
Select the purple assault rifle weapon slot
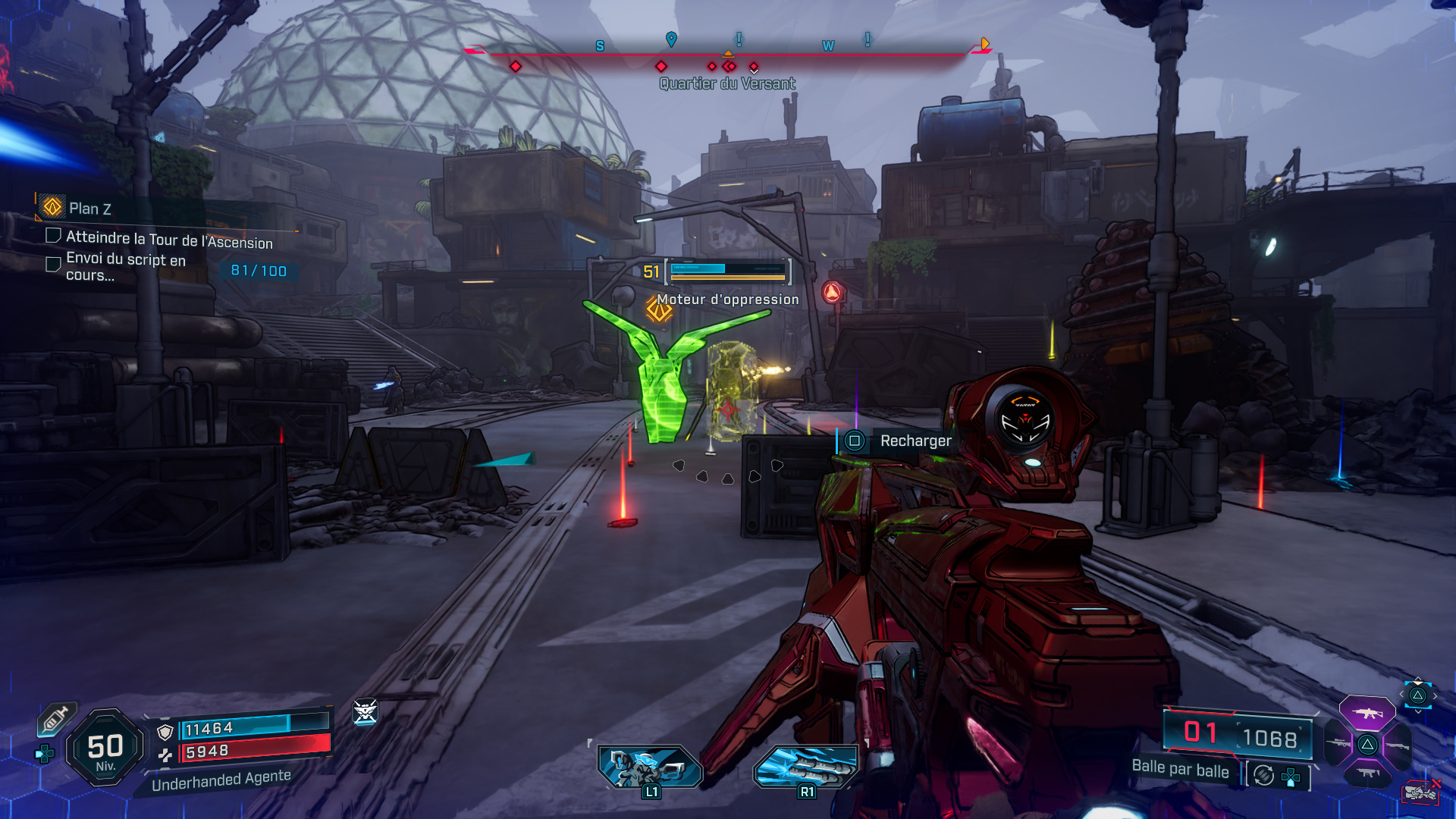click(x=1367, y=713)
